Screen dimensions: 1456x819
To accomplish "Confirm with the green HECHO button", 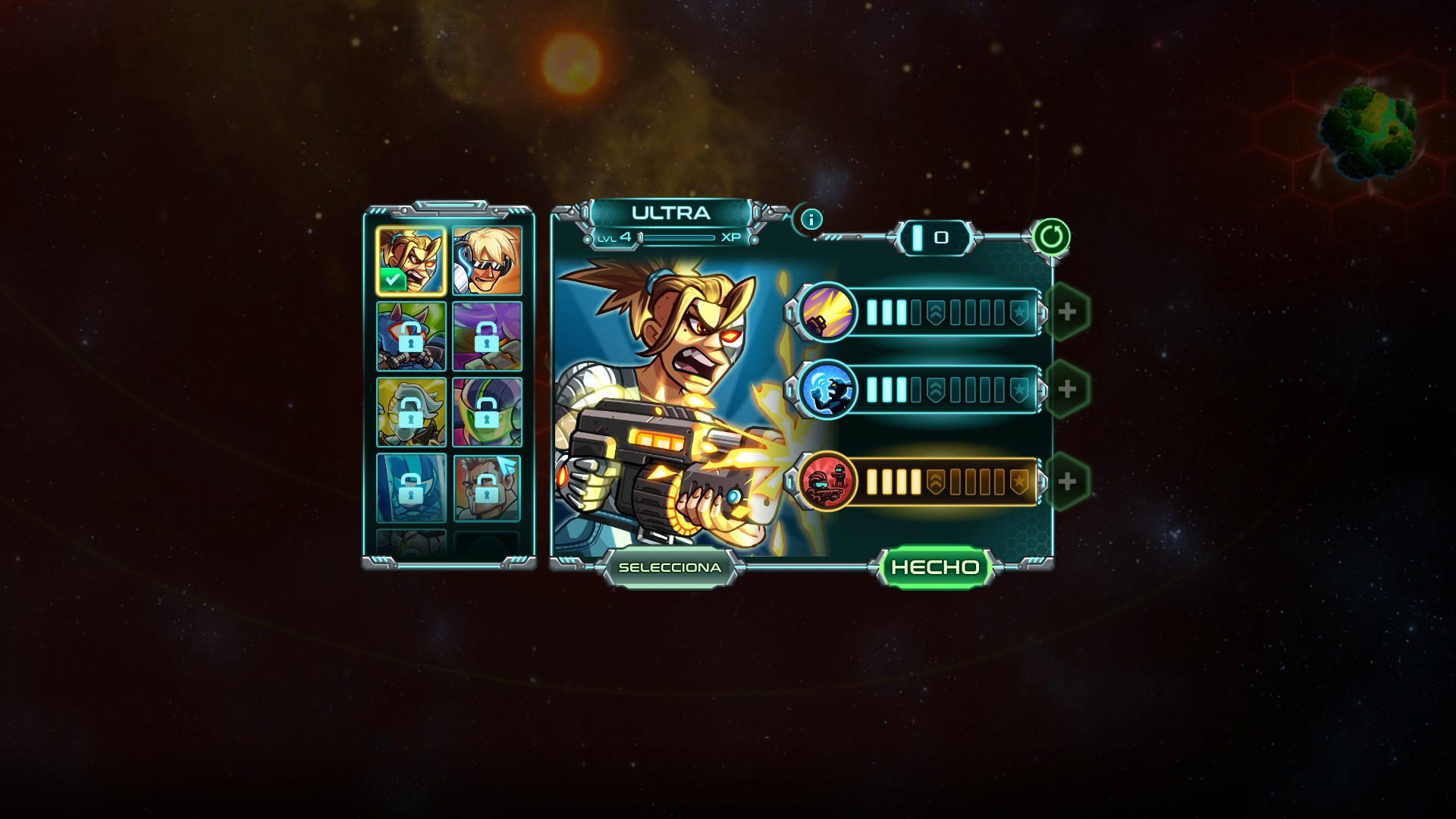I will click(935, 567).
